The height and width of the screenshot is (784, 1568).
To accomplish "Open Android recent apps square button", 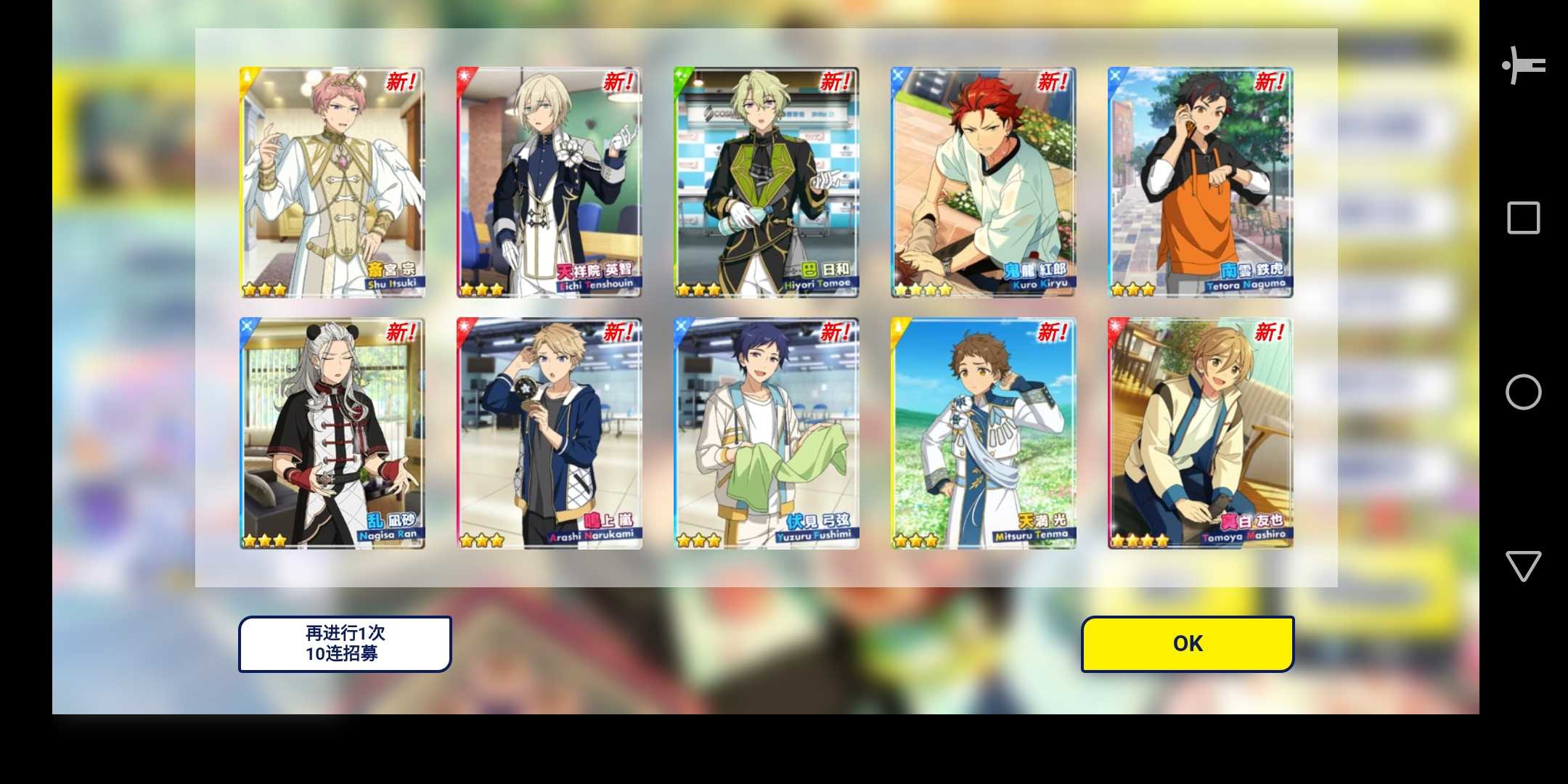I will click(x=1523, y=218).
